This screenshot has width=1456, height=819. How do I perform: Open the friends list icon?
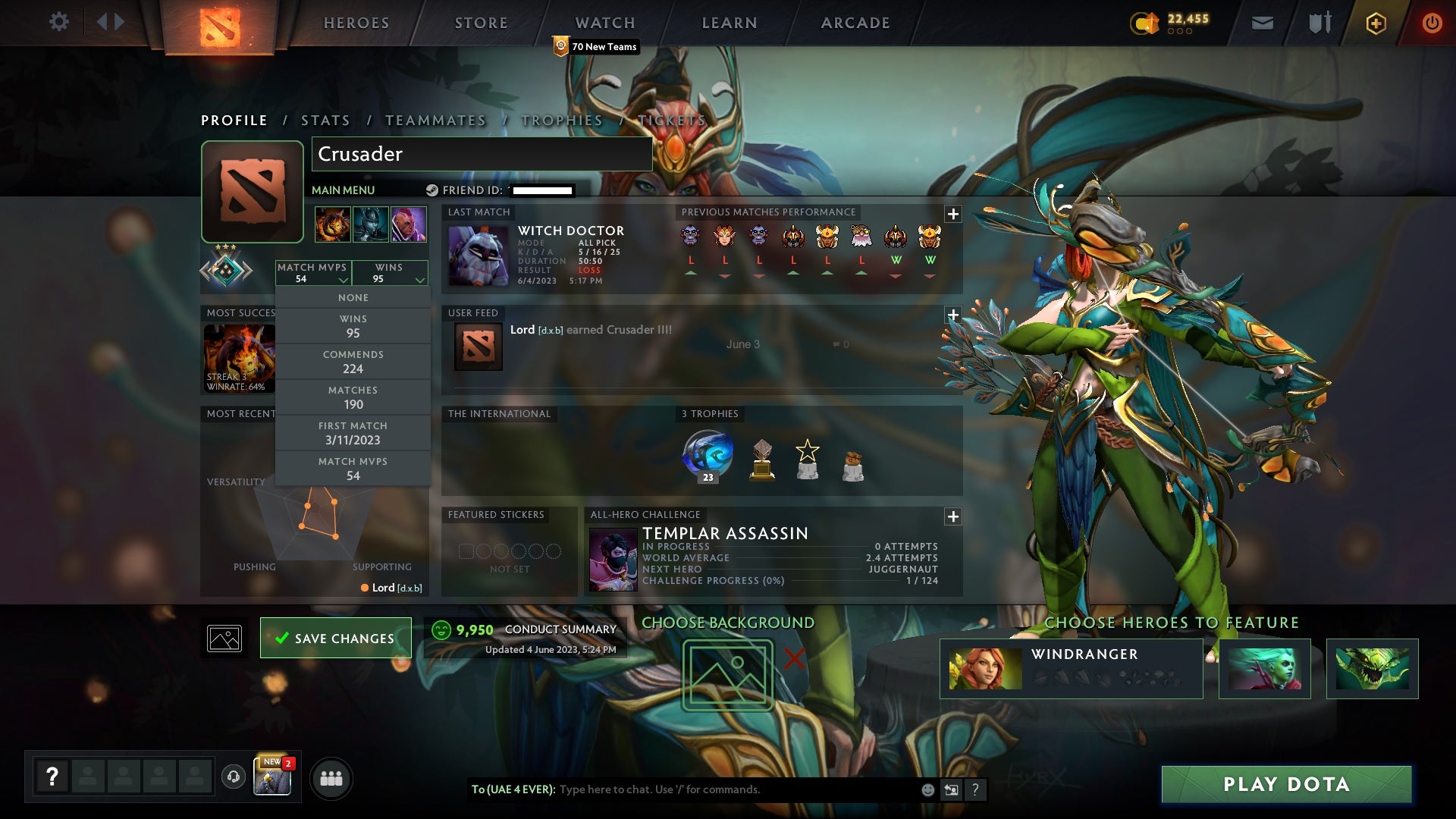[x=330, y=778]
